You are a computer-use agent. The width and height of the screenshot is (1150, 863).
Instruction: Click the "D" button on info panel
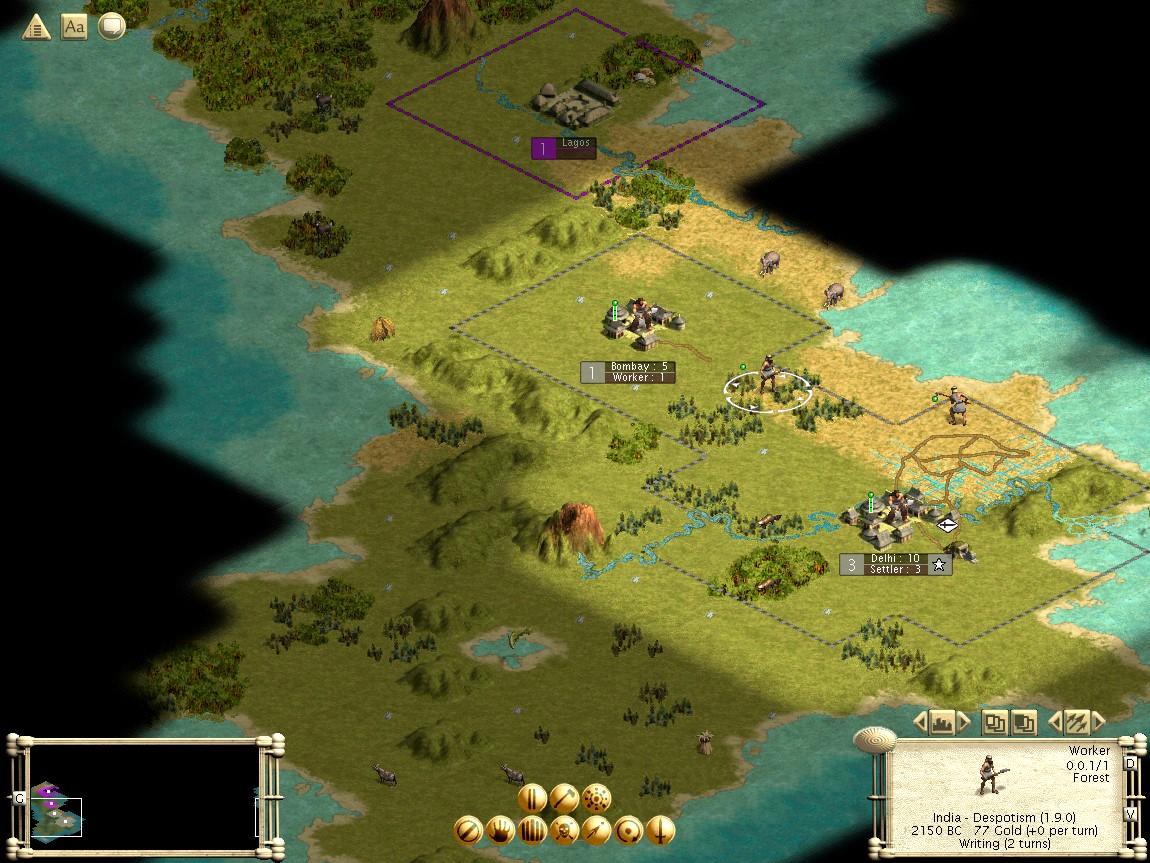[x=1130, y=764]
